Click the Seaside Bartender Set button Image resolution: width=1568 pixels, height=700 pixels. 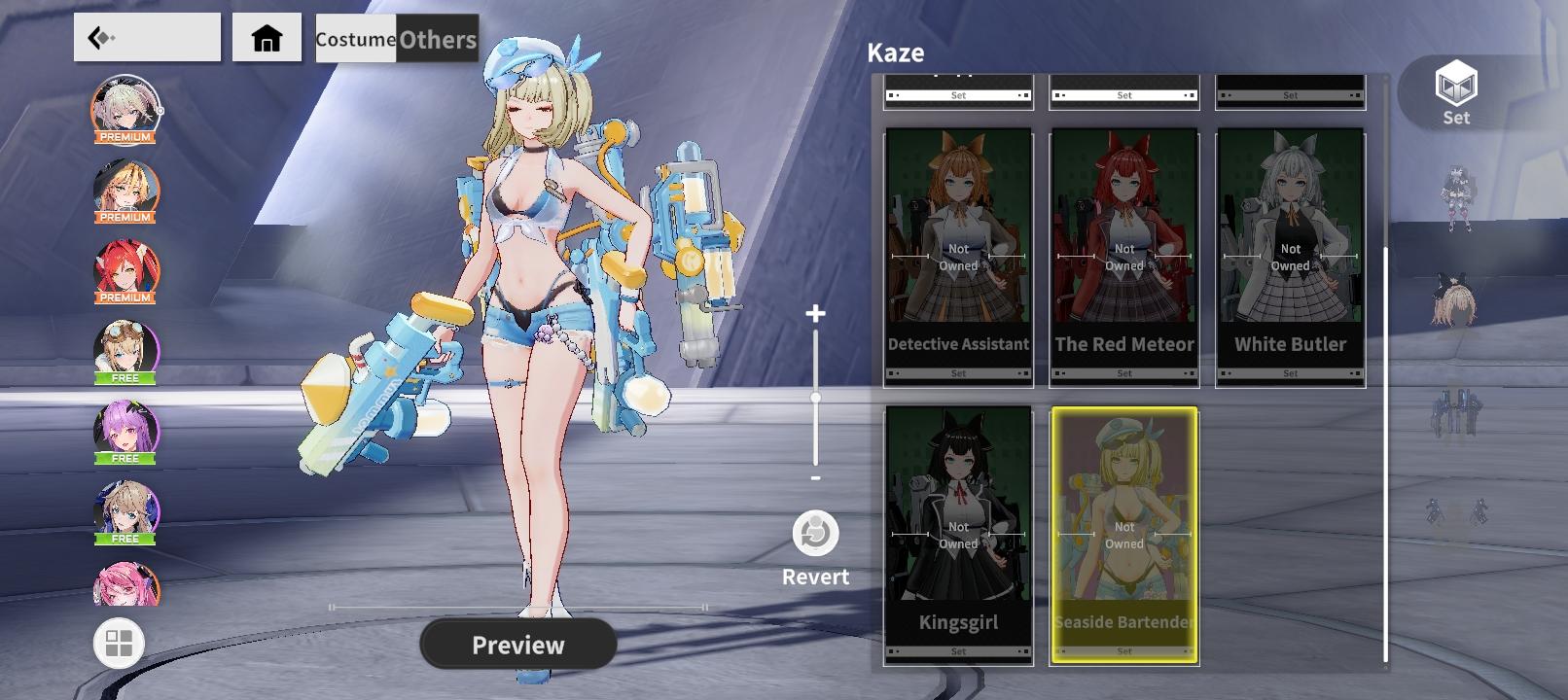1123,651
